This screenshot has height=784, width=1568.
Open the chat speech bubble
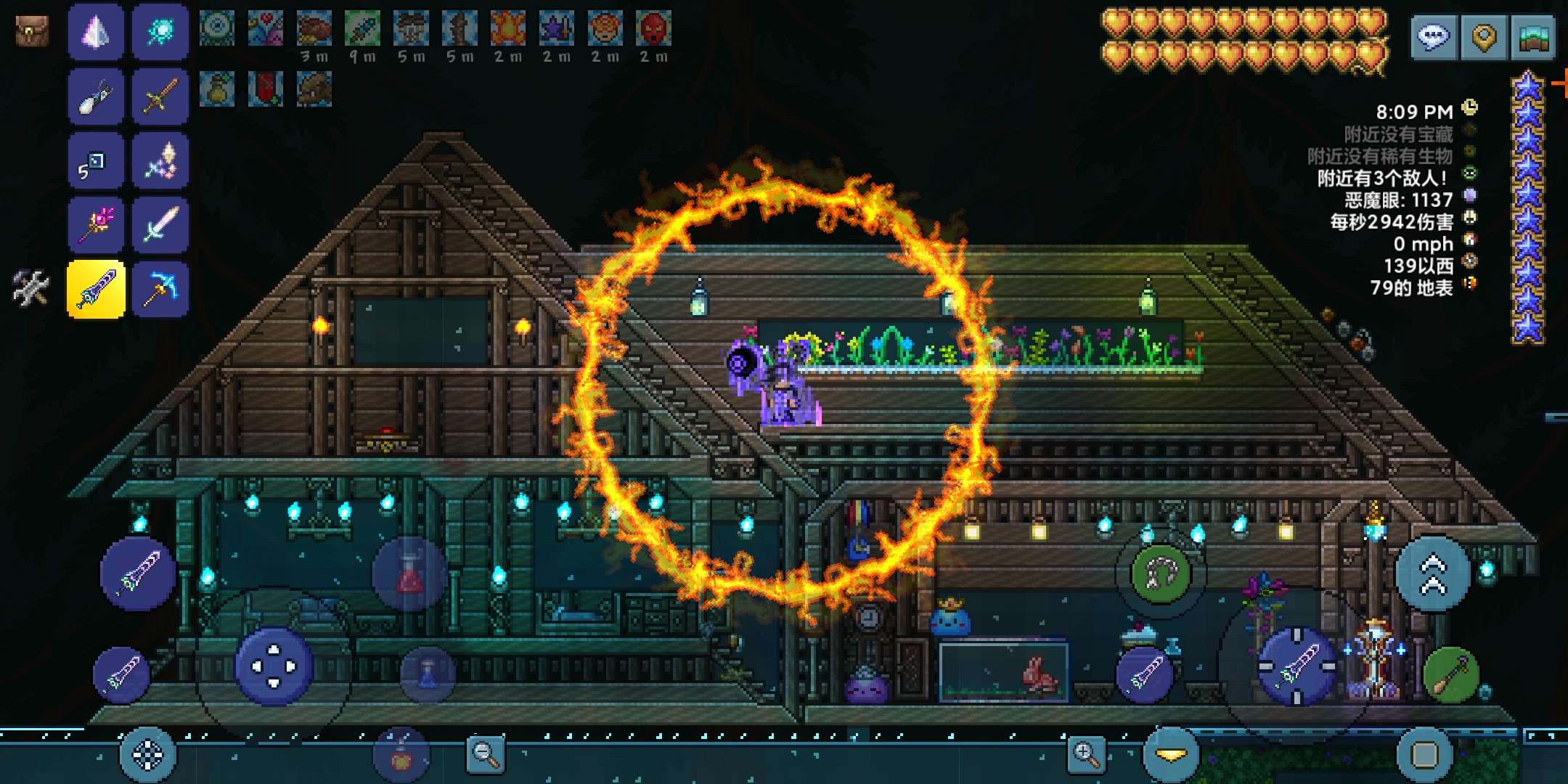(x=1434, y=36)
